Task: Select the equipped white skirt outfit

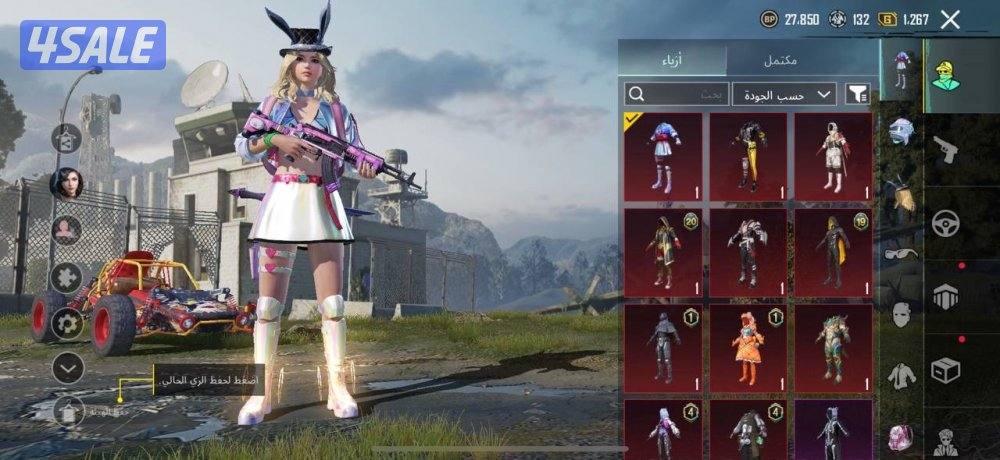Action: click(x=662, y=156)
